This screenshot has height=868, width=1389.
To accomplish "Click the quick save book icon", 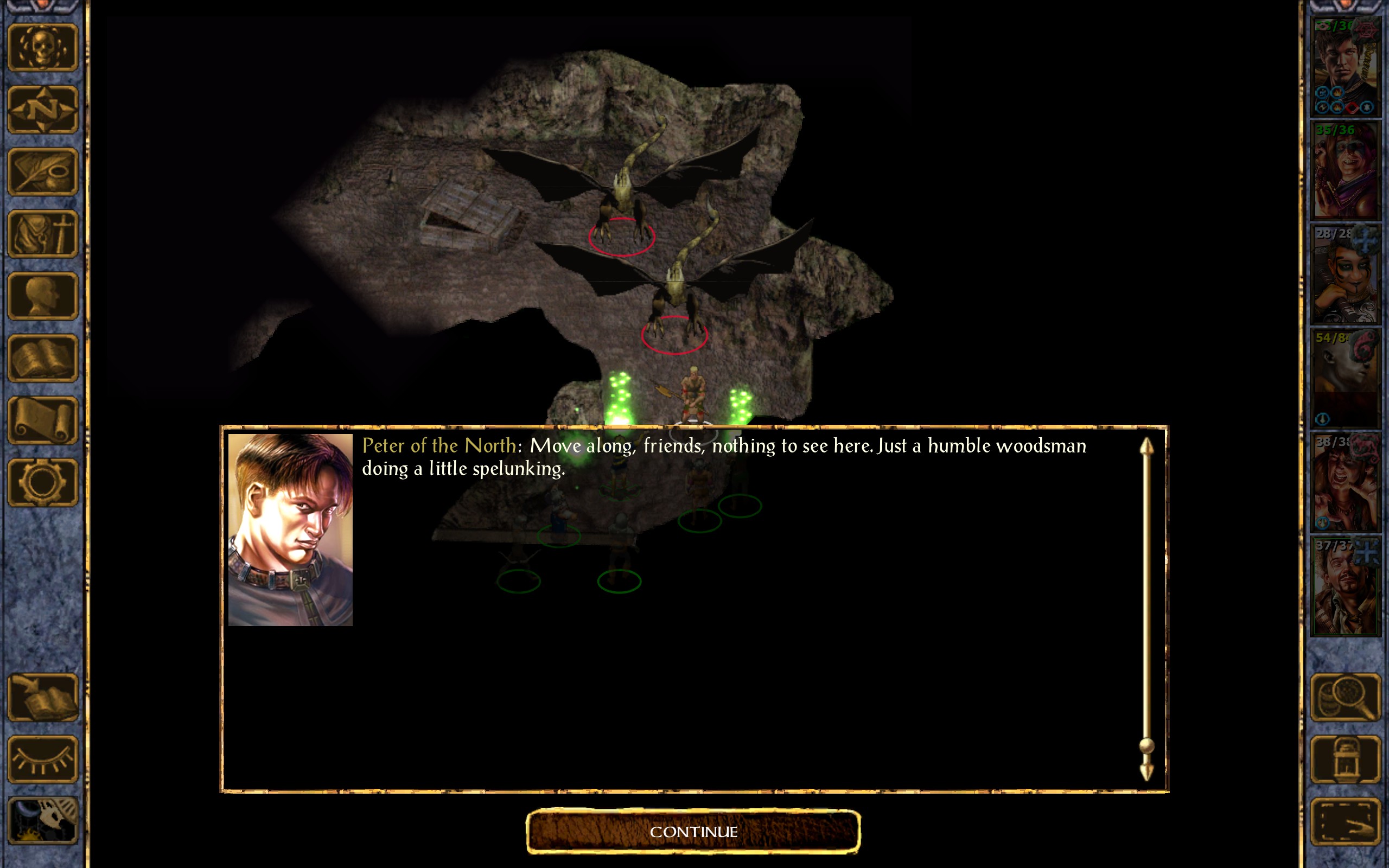I will pyautogui.click(x=42, y=698).
